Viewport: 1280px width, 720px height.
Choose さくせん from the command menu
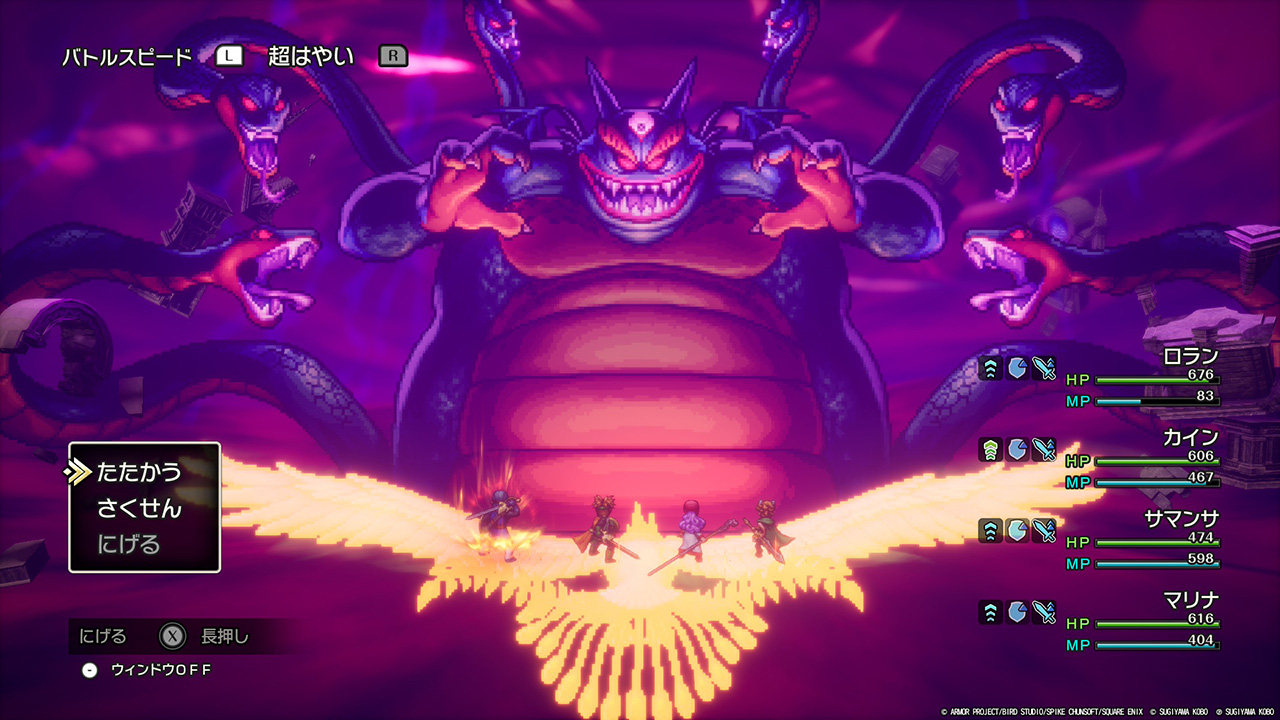click(139, 508)
